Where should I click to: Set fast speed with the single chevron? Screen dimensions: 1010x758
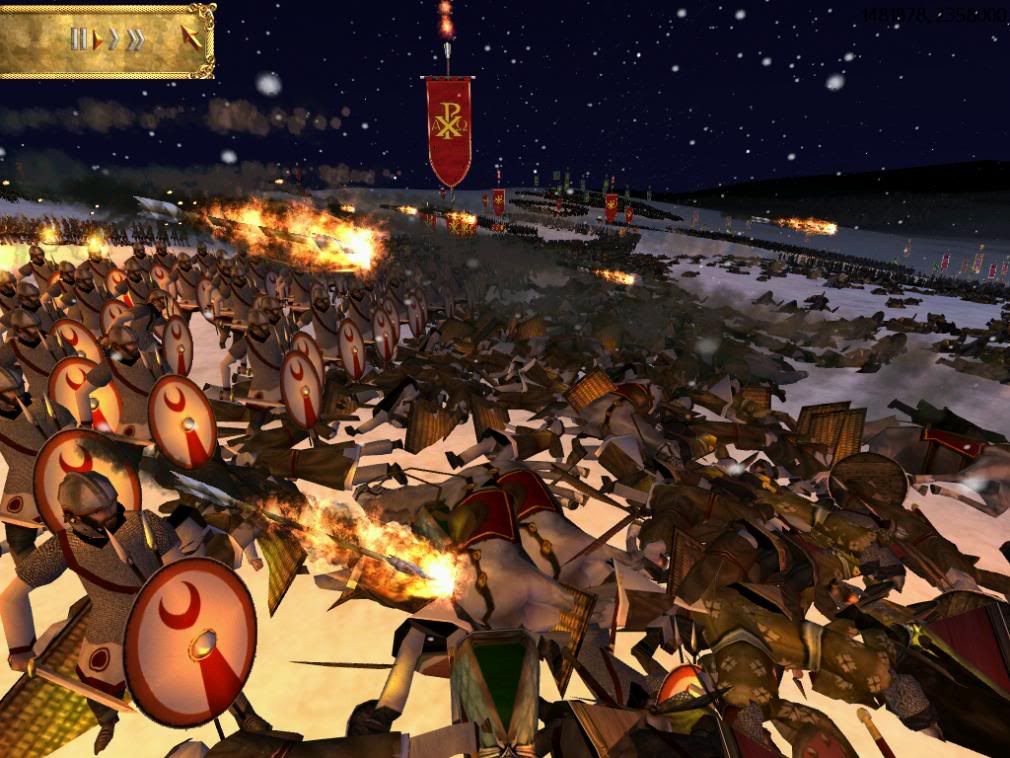(114, 40)
